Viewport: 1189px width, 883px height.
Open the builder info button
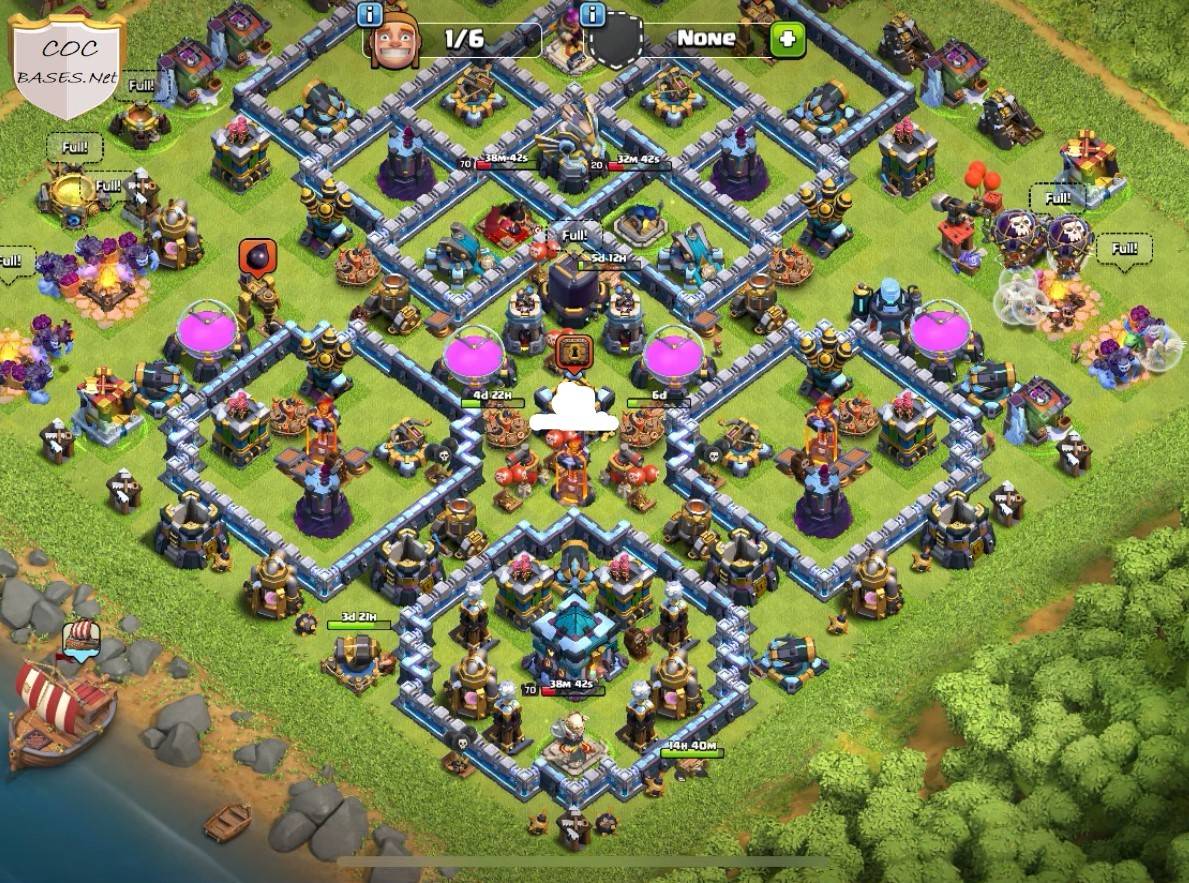[370, 14]
